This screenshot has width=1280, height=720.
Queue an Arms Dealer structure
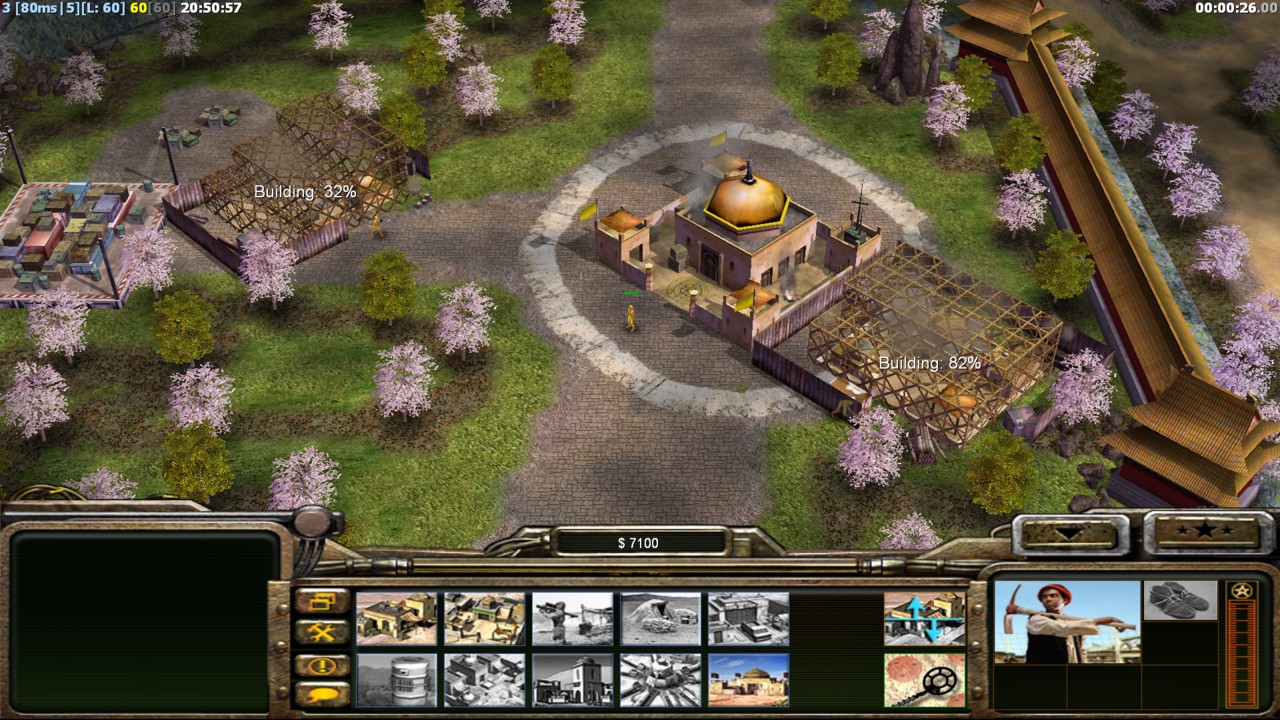[x=748, y=619]
